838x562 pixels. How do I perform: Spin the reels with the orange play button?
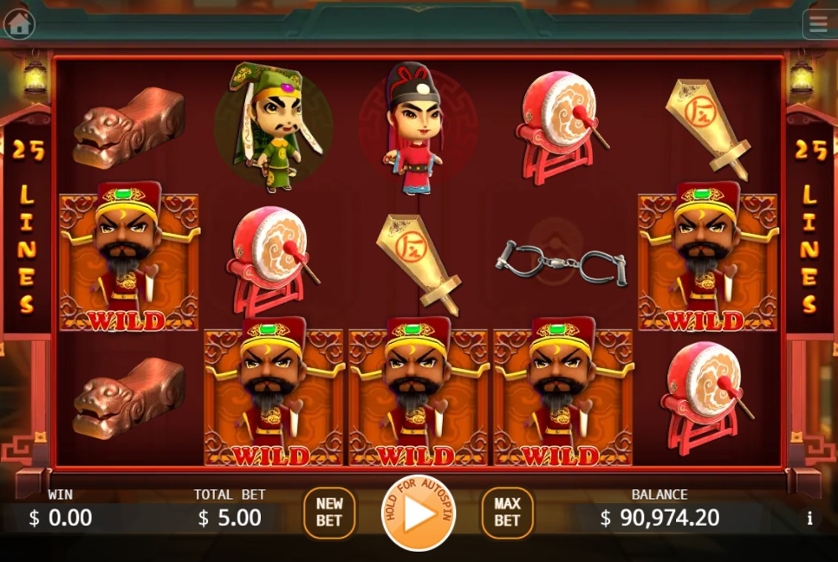(418, 514)
